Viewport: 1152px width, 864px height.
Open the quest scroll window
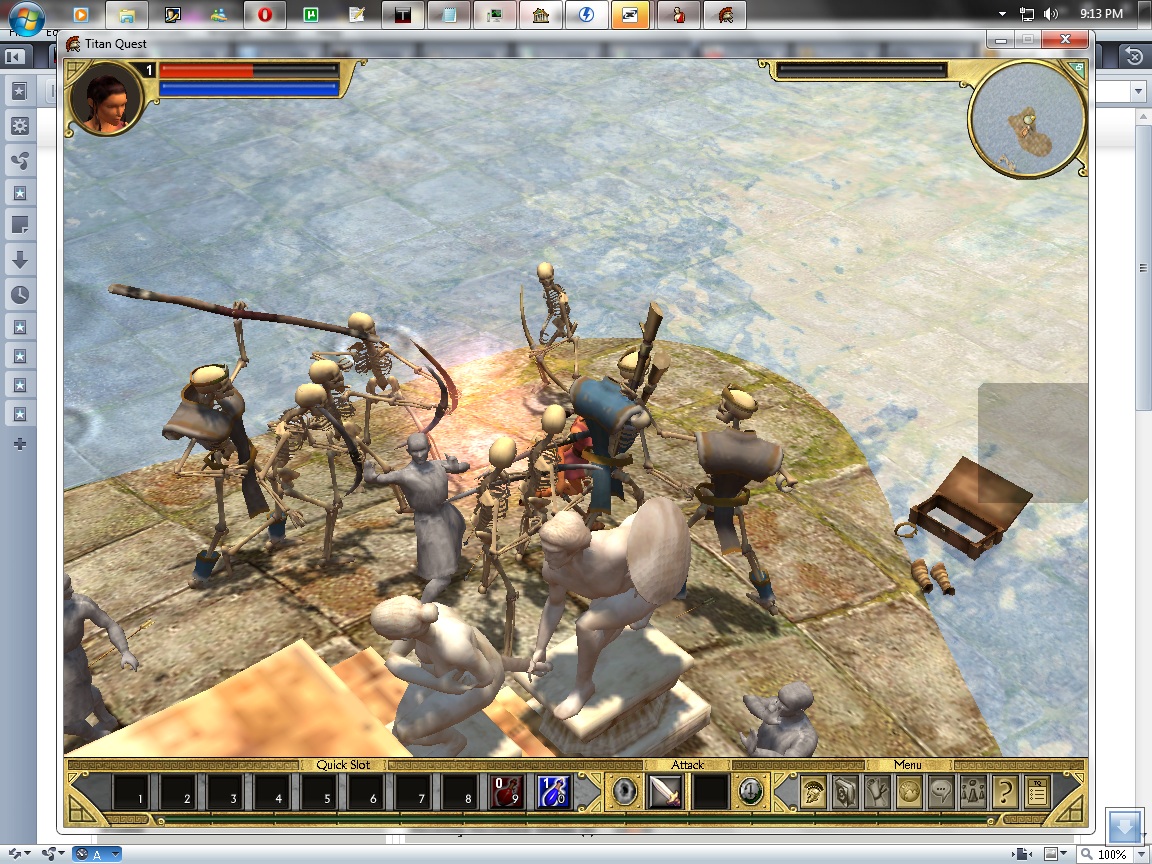877,793
